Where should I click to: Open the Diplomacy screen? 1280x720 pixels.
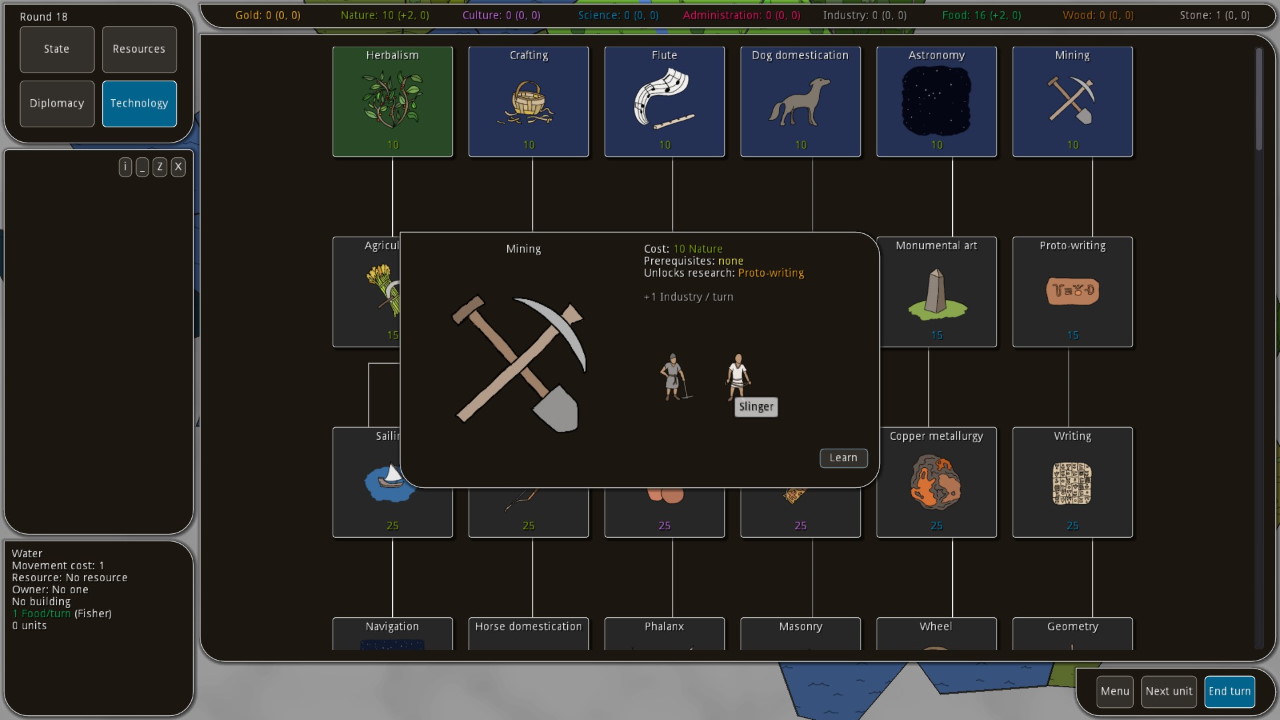click(x=57, y=103)
